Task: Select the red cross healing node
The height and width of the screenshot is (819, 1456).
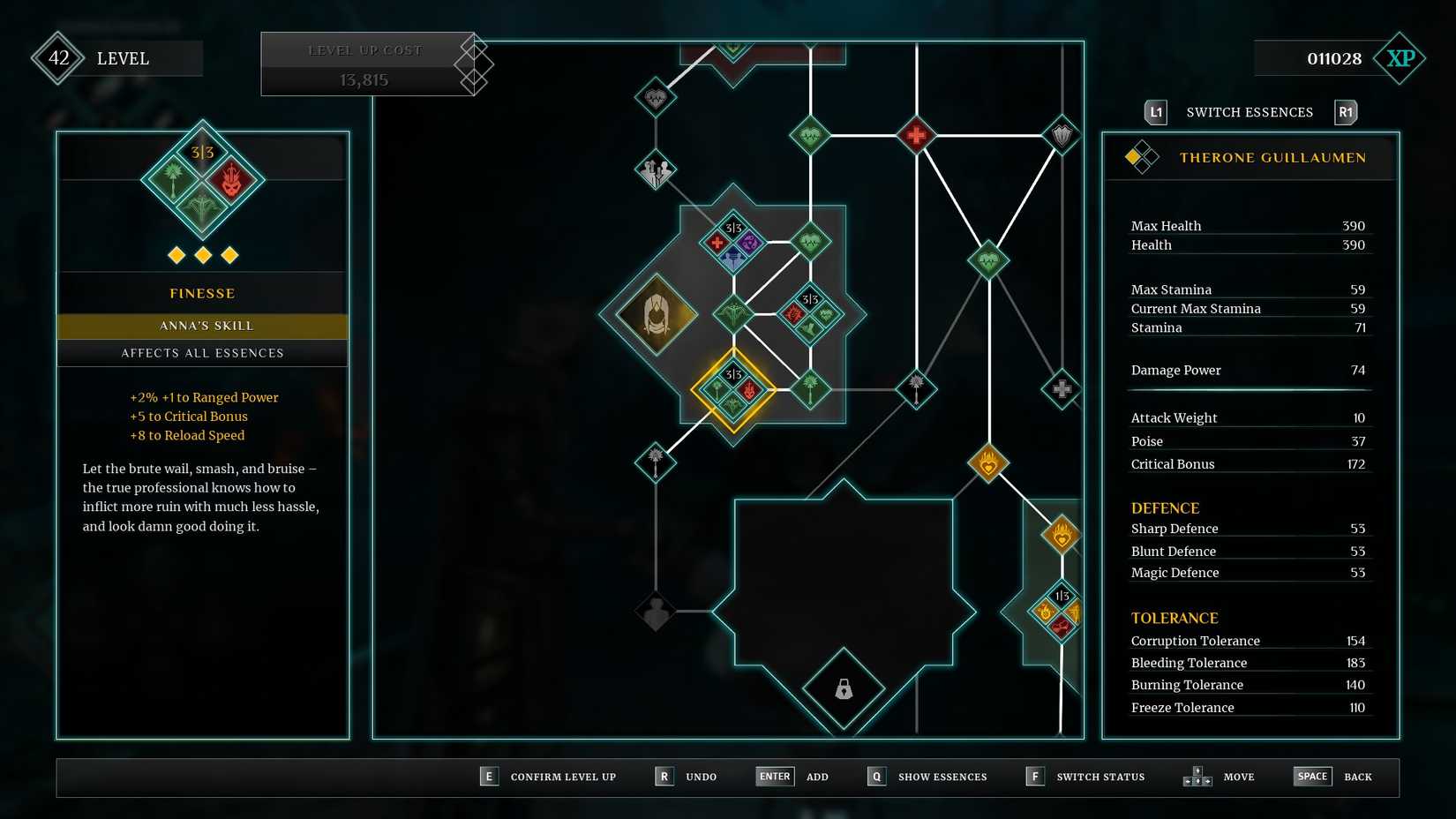Action: click(x=919, y=134)
